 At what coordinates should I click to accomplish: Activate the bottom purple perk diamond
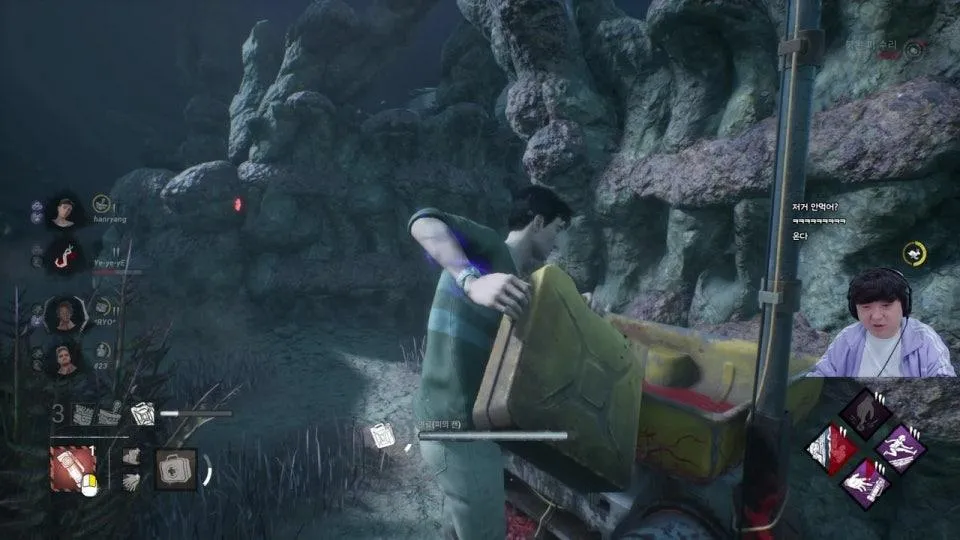[x=864, y=483]
